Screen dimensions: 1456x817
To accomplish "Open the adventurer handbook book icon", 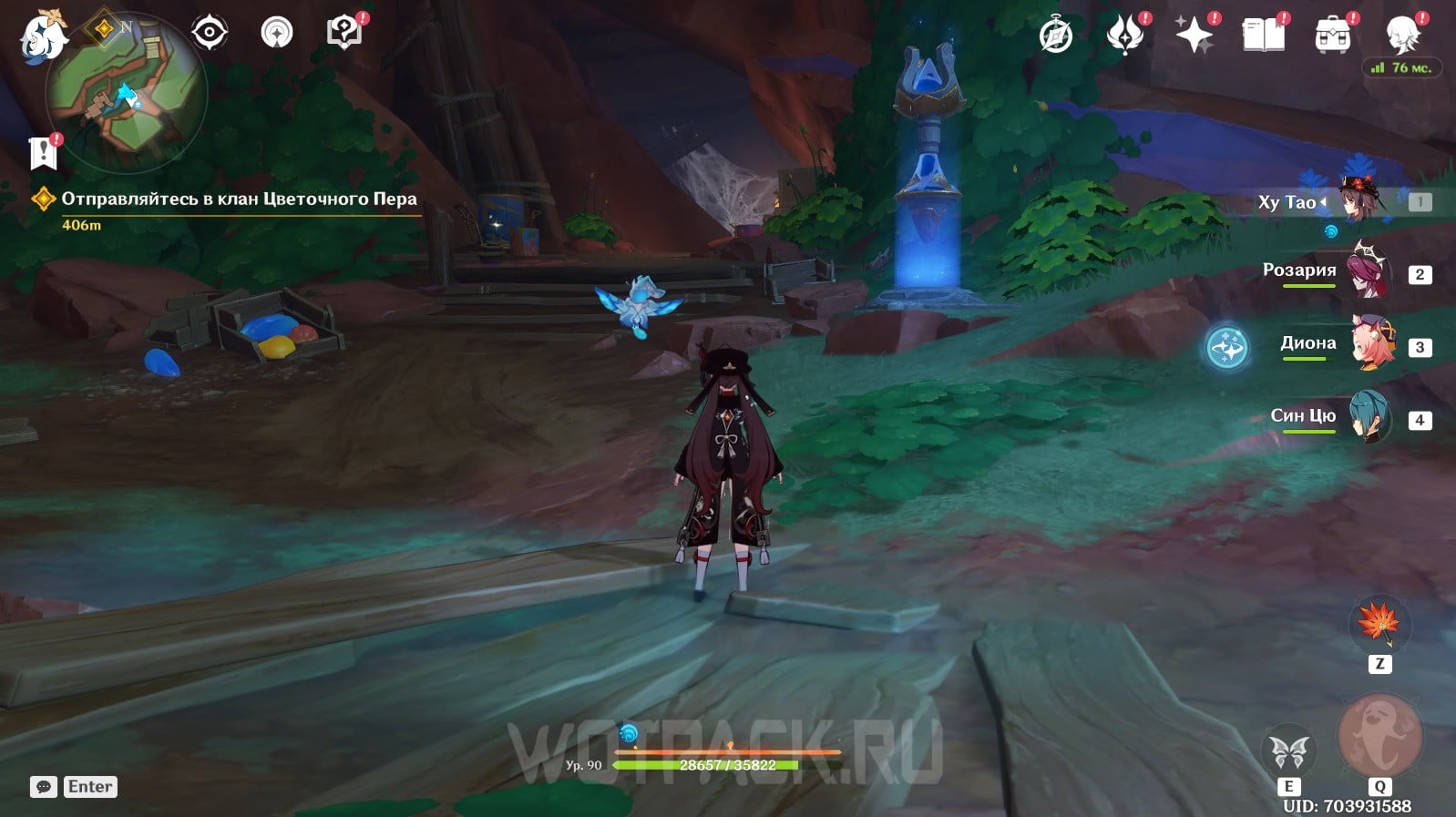I will (x=1263, y=36).
